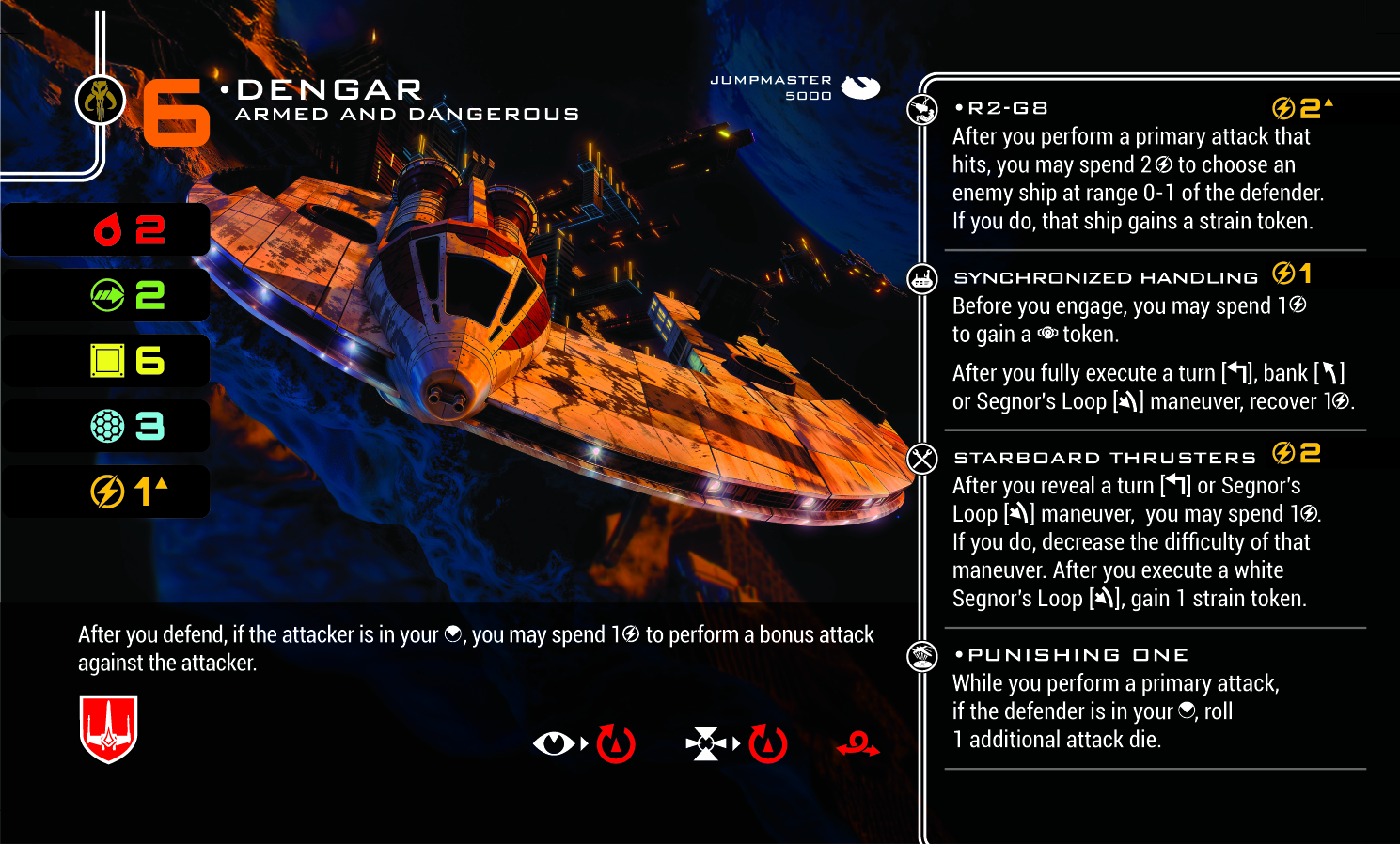The width and height of the screenshot is (1400, 844).
Task: Select the Punishing One title upgrade
Action: [x=1078, y=655]
